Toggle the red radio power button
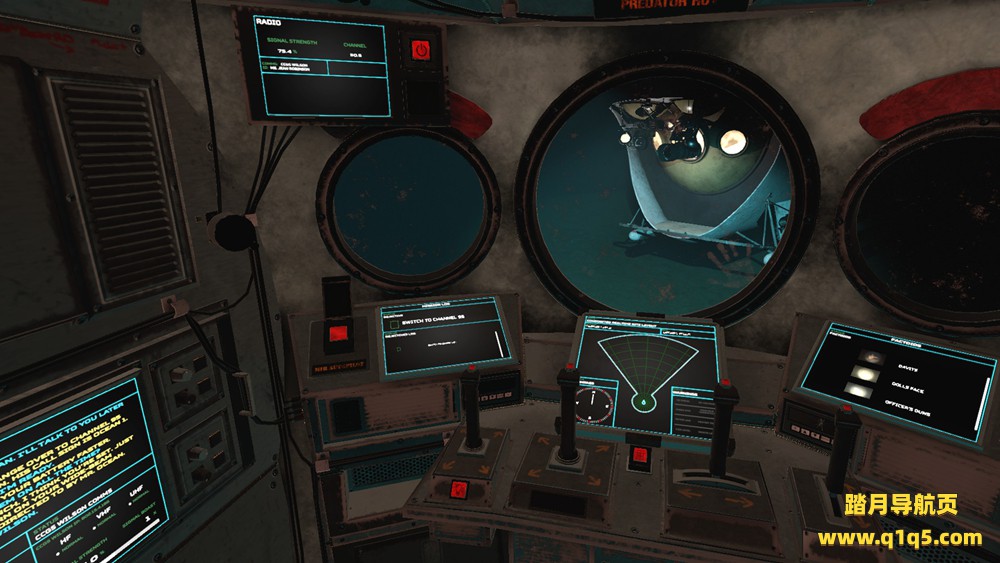Viewport: 1000px width, 563px height. [x=418, y=49]
